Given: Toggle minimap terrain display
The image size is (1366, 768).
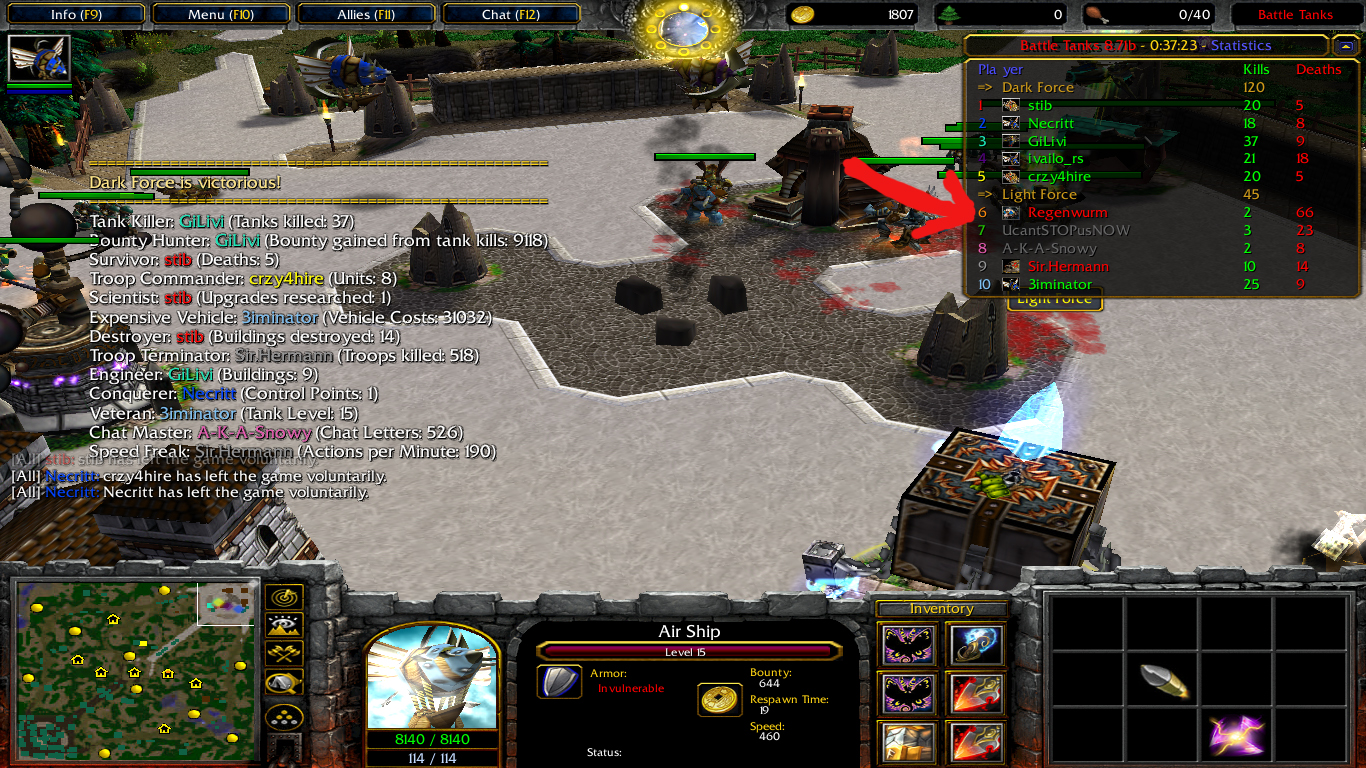Looking at the screenshot, I should coord(284,627).
